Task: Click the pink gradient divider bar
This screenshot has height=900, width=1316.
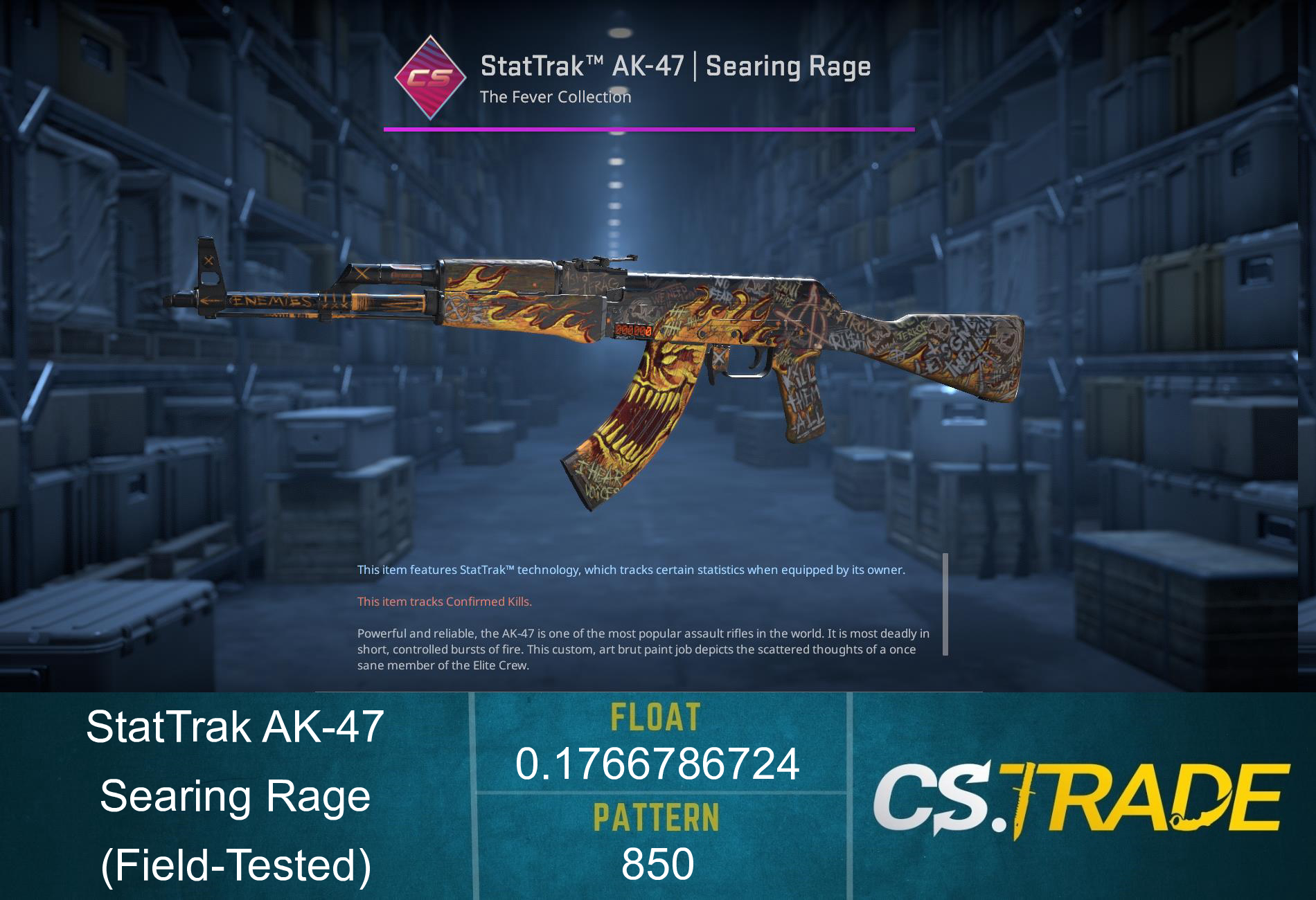Action: (649, 127)
